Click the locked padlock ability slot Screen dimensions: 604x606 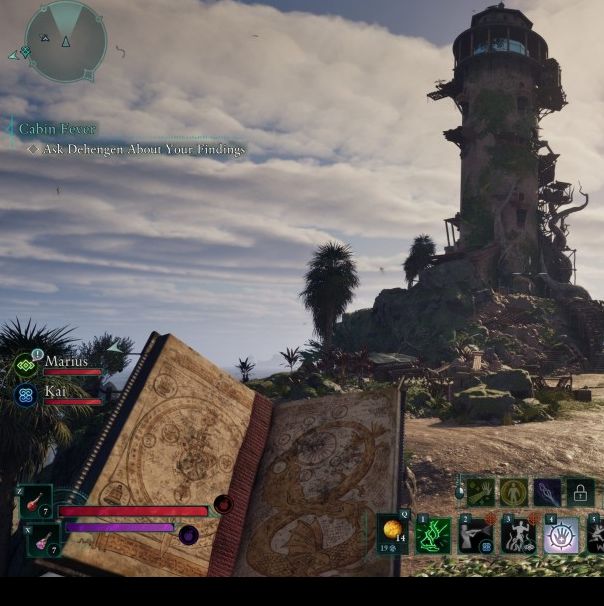(x=580, y=492)
